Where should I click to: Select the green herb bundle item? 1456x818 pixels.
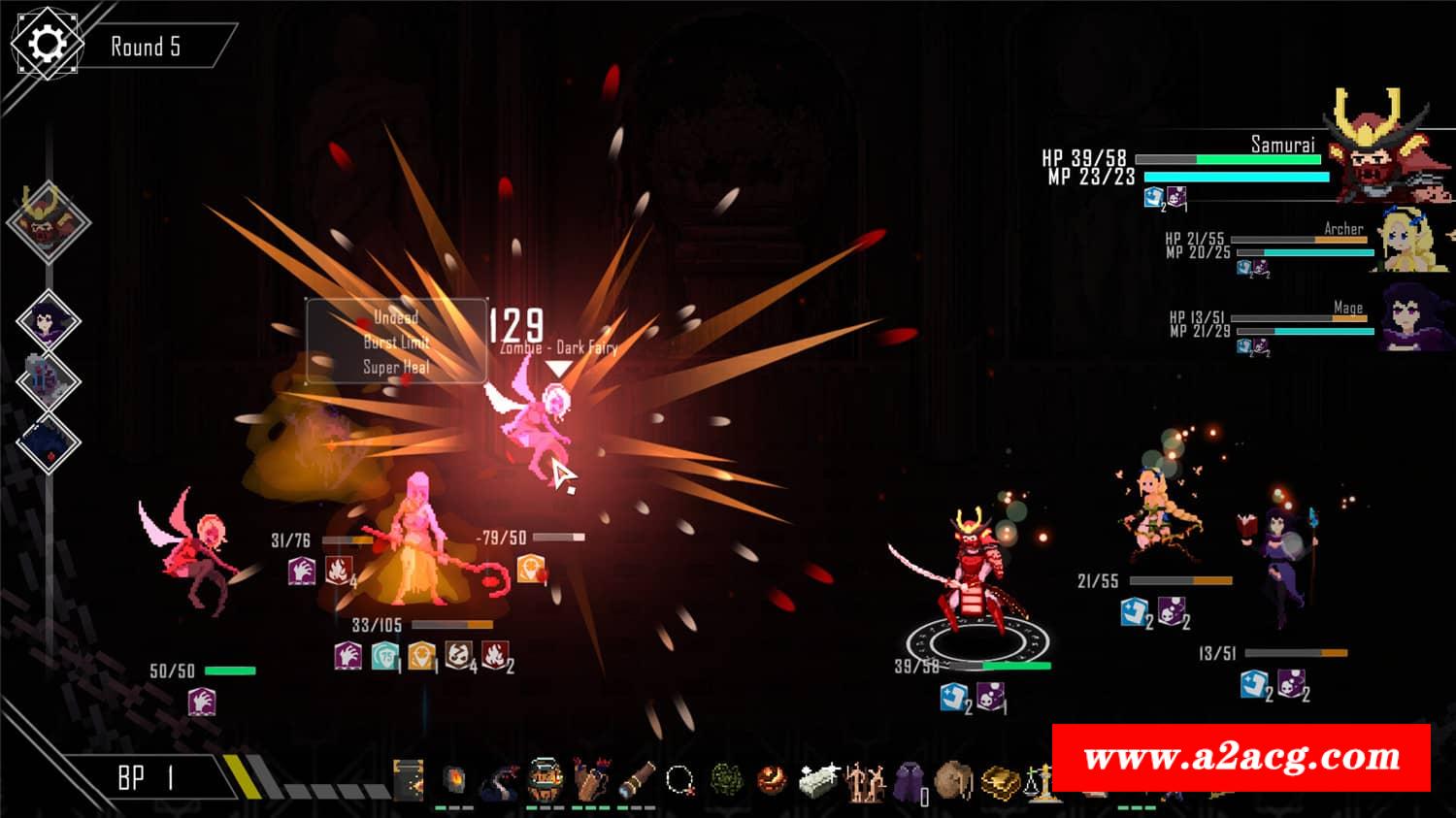[727, 779]
